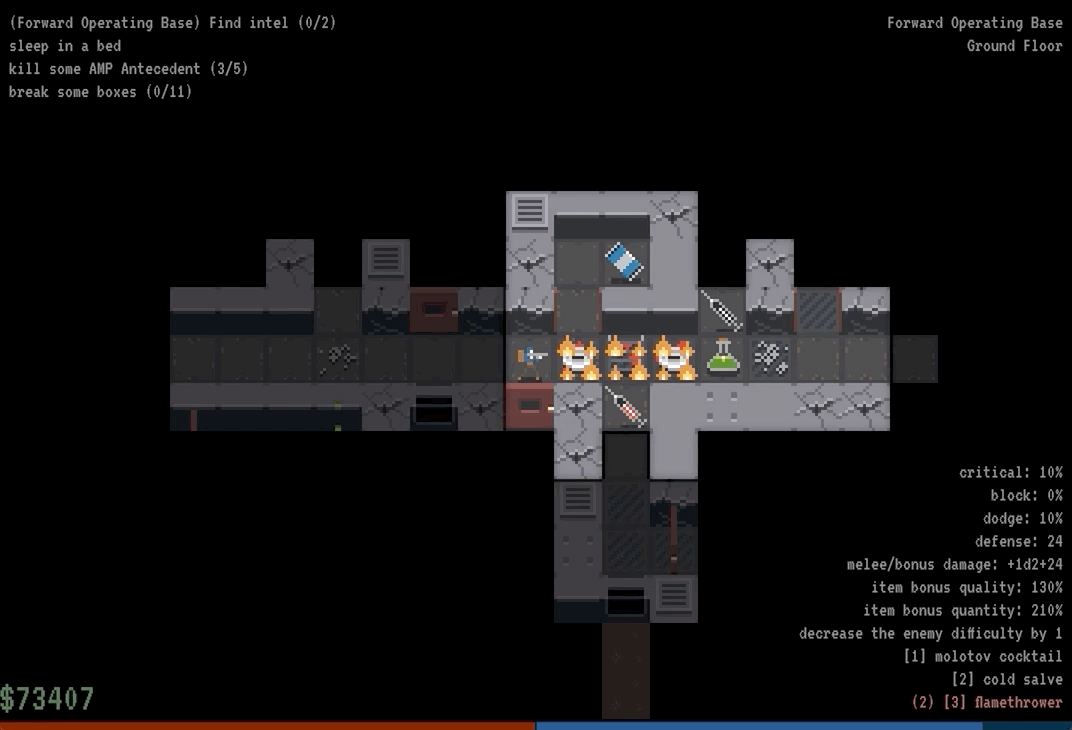Screen dimensions: 1072x730
Task: Click the sleep in a bed objective
Action: 65,46
